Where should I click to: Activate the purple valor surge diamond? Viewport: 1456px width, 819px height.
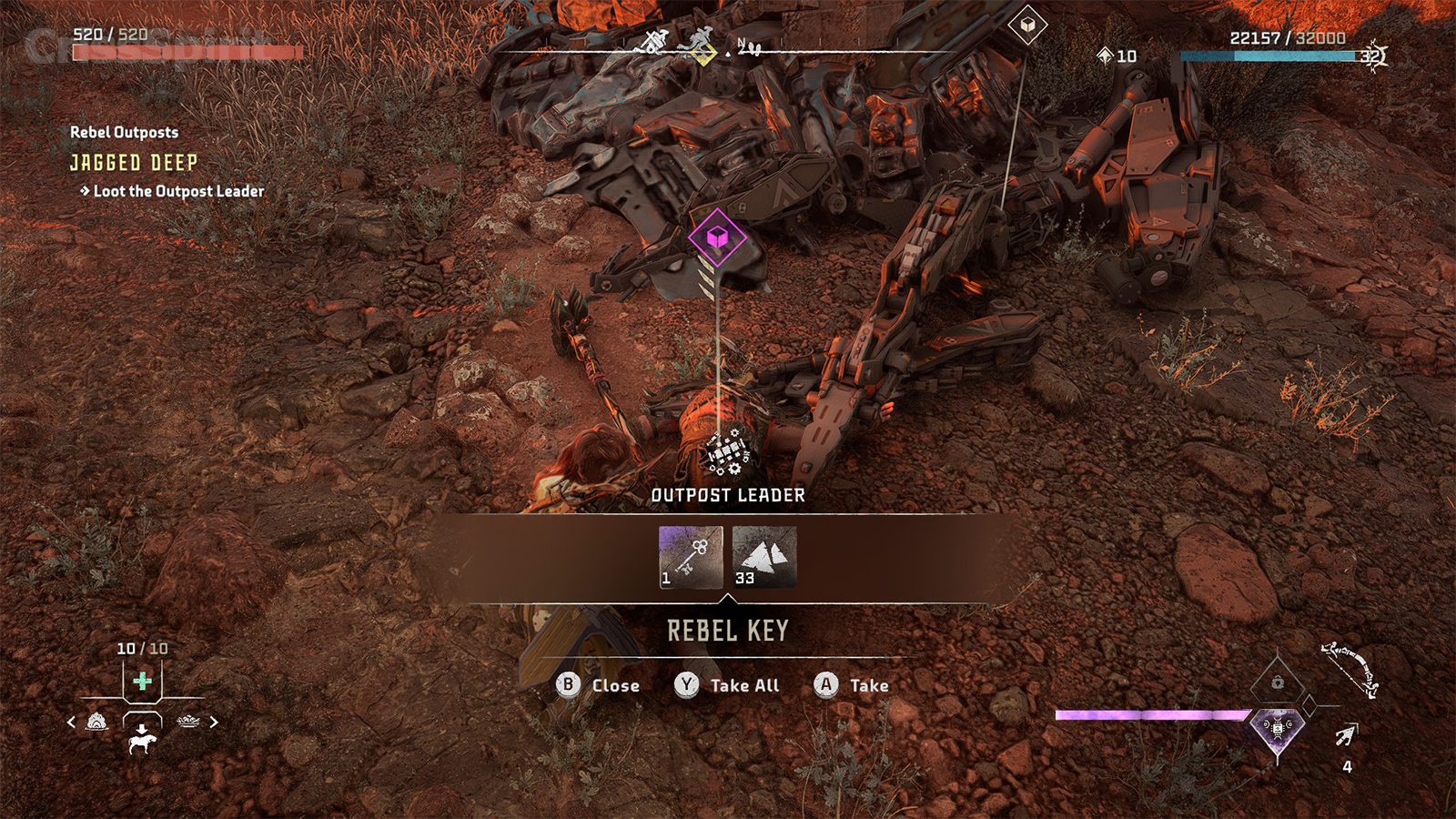tap(1278, 730)
